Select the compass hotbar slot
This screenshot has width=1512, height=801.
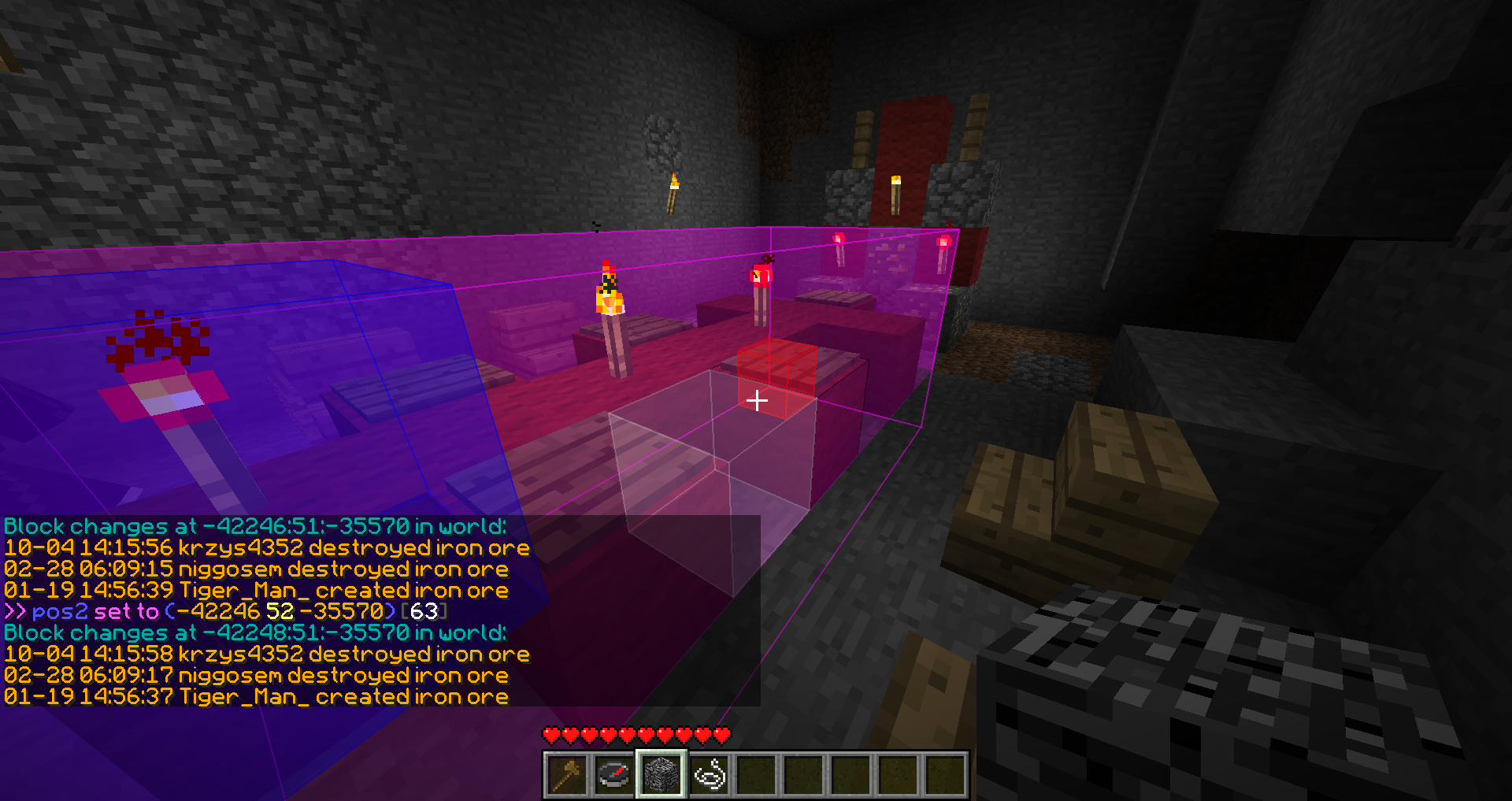614,775
